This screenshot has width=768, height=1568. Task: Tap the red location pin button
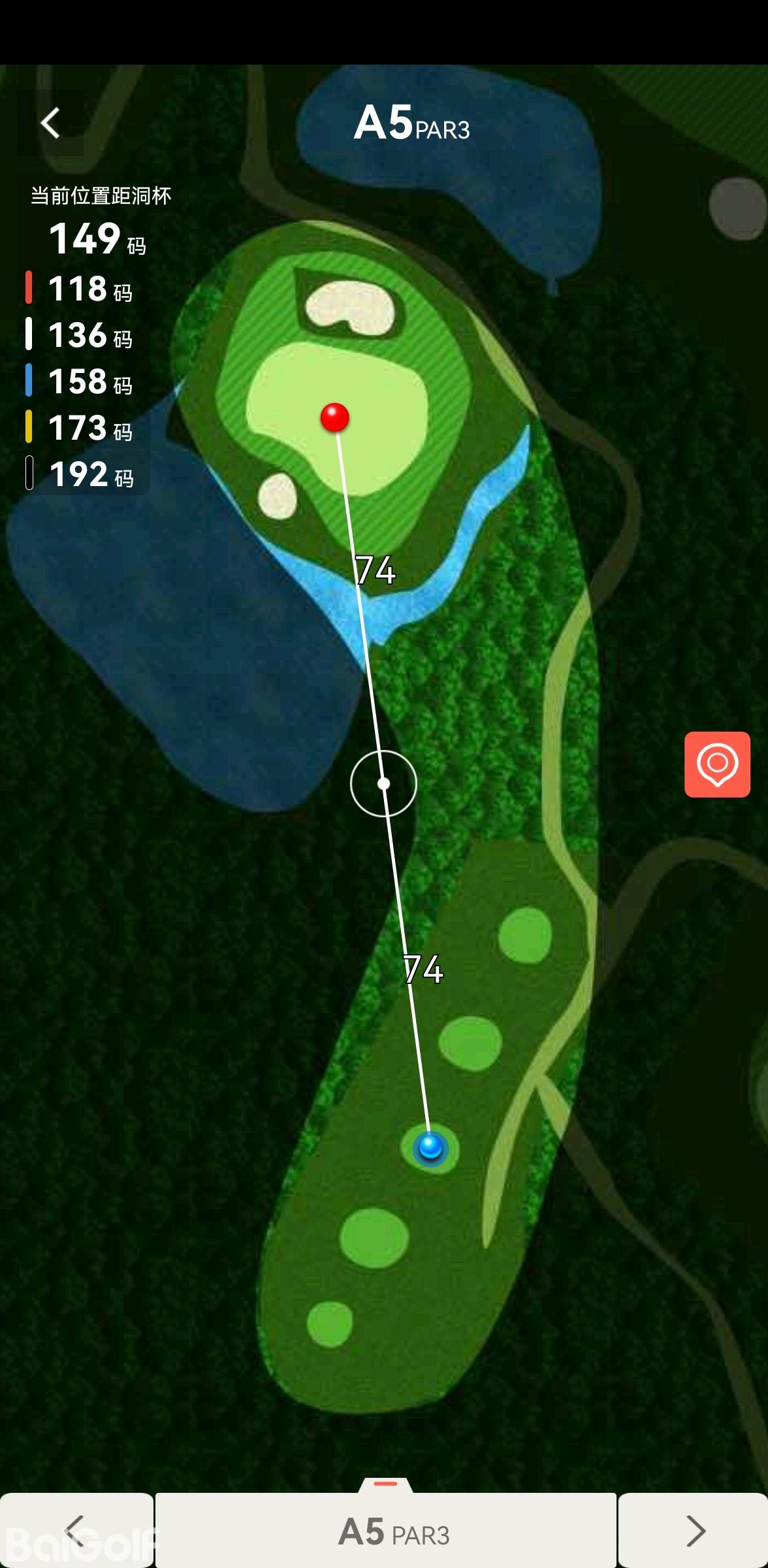[717, 764]
